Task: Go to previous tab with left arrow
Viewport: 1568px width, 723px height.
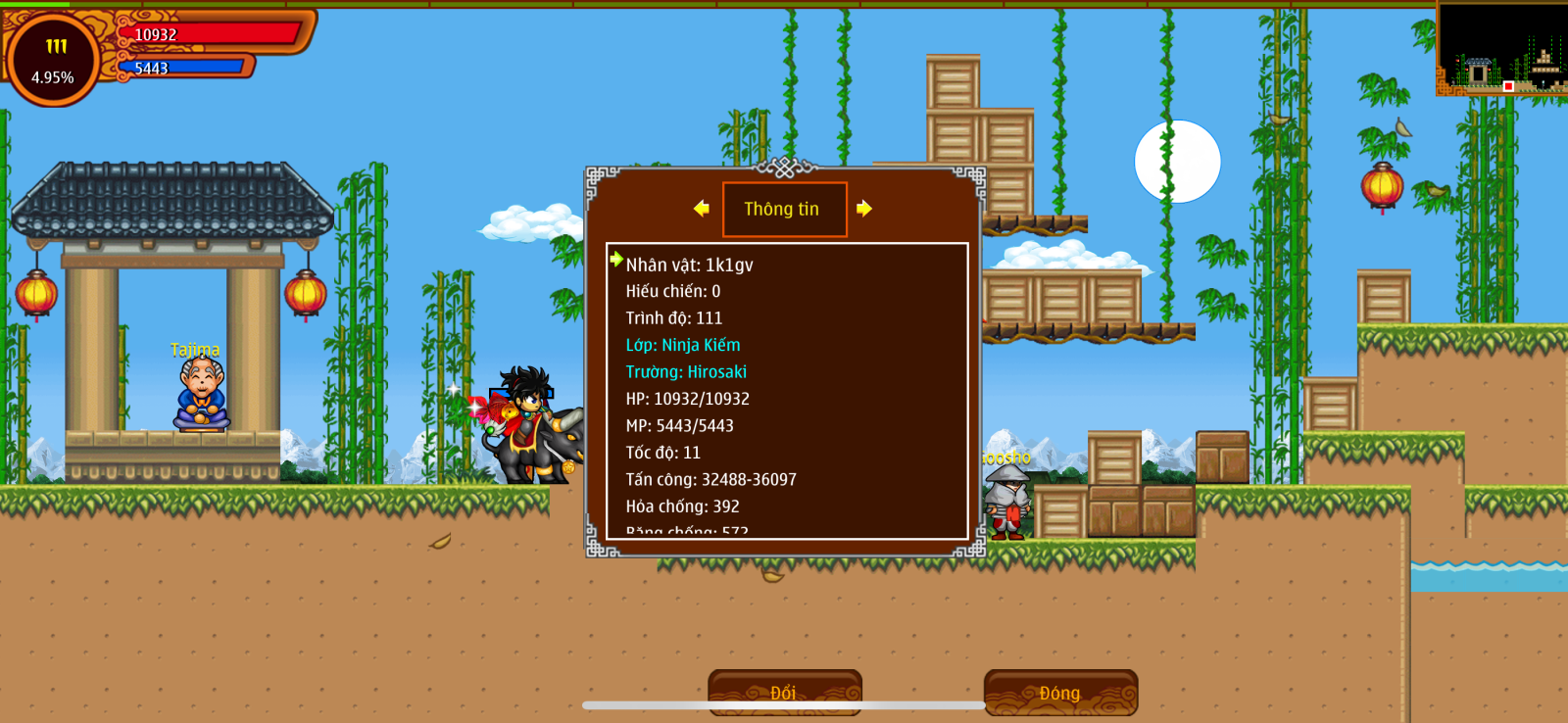Action: click(x=702, y=208)
